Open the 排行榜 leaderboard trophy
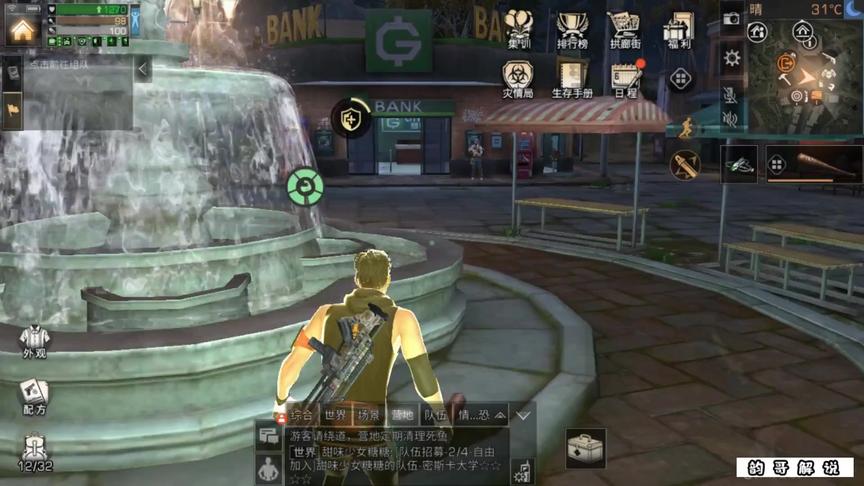The image size is (864, 486). 572,27
